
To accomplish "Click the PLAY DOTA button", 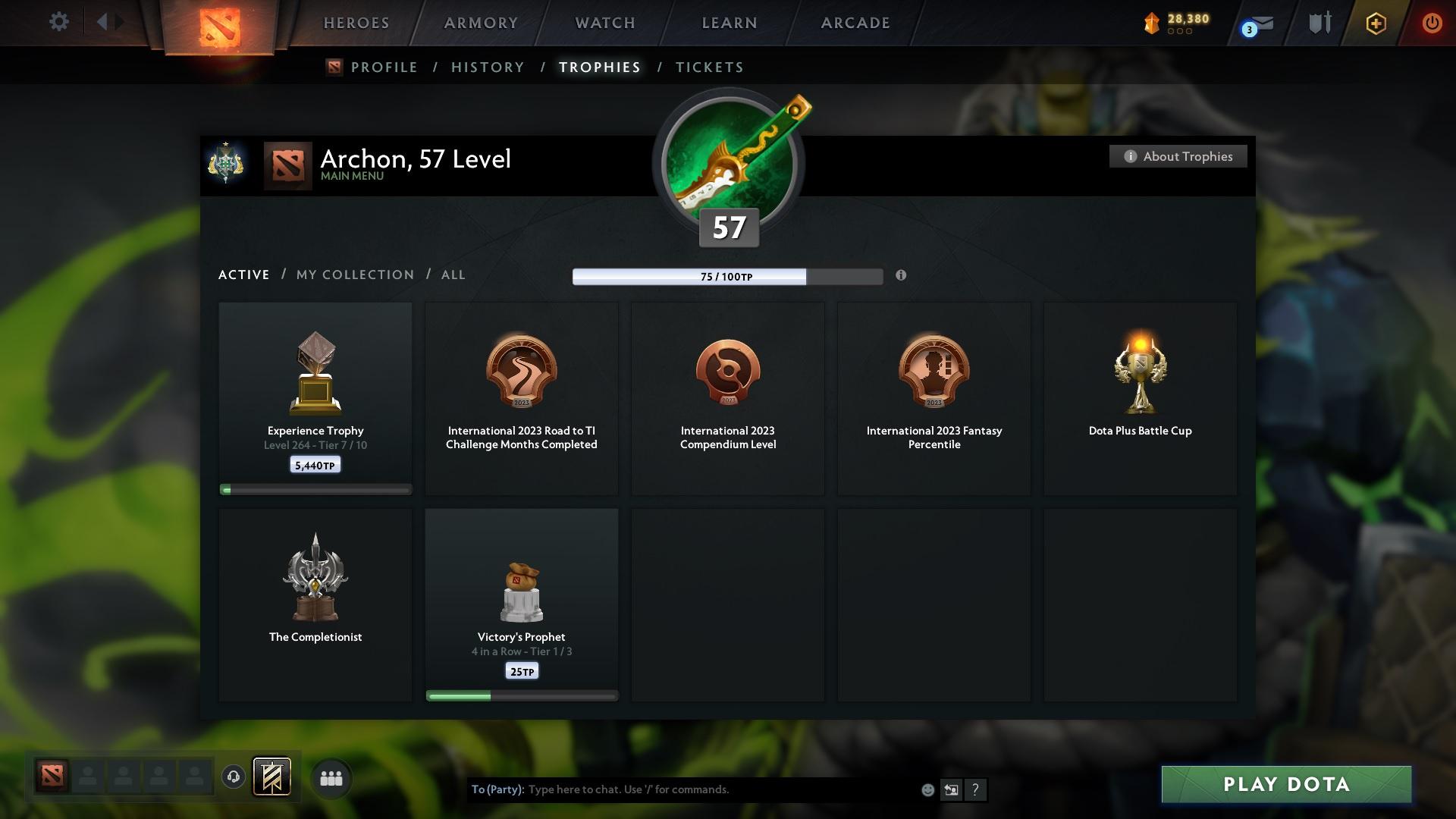I will coord(1285,784).
